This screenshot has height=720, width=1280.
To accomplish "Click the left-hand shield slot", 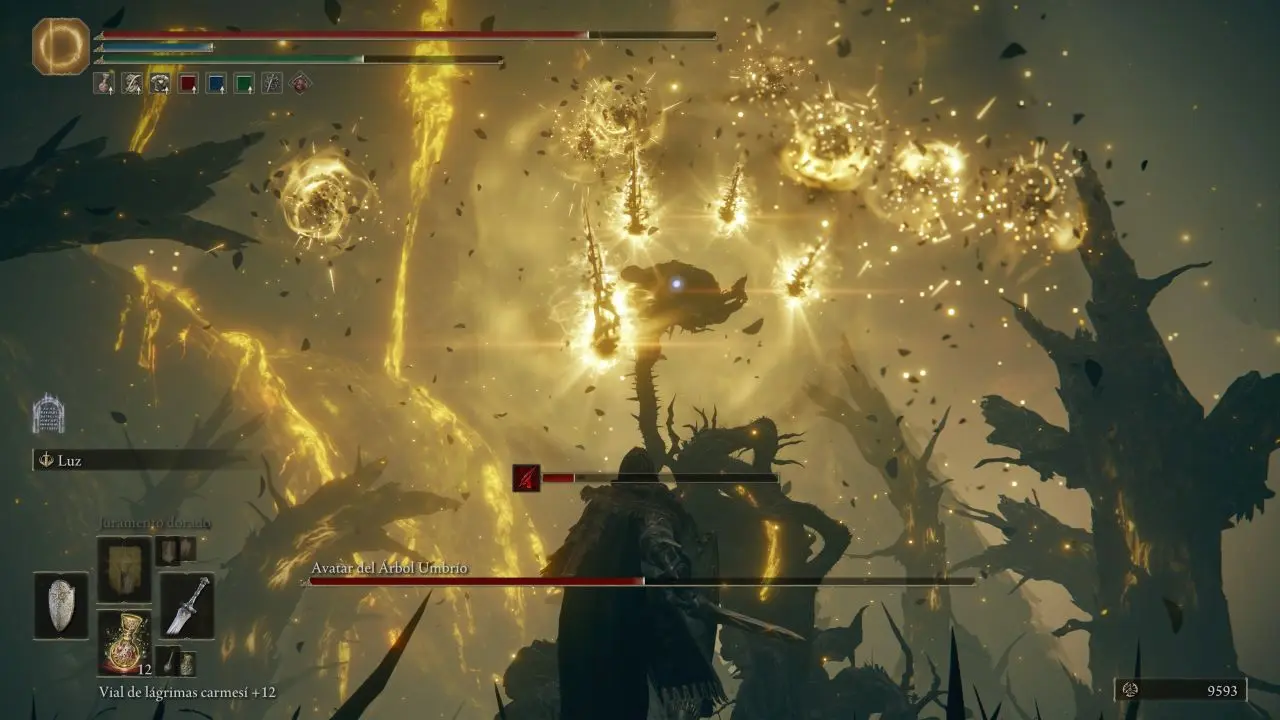I will click(x=61, y=605).
